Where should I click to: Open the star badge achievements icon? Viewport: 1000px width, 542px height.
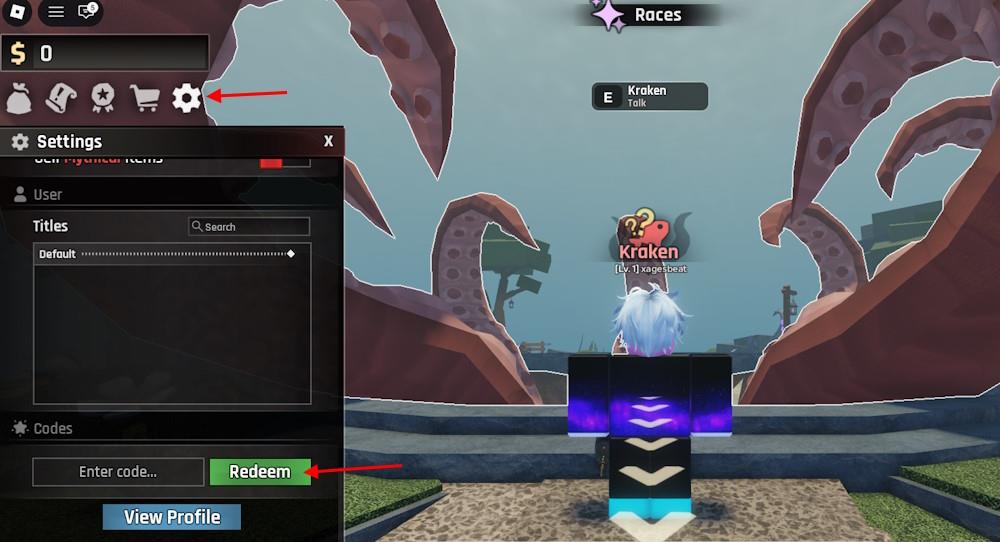[102, 98]
